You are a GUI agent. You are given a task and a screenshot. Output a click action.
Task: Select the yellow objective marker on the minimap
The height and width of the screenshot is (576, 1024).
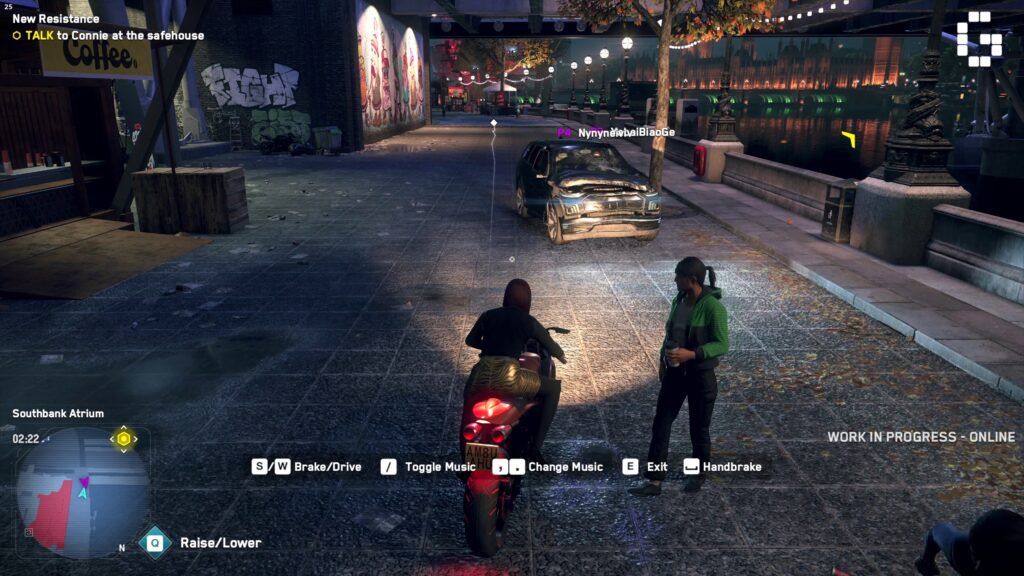pyautogui.click(x=124, y=439)
